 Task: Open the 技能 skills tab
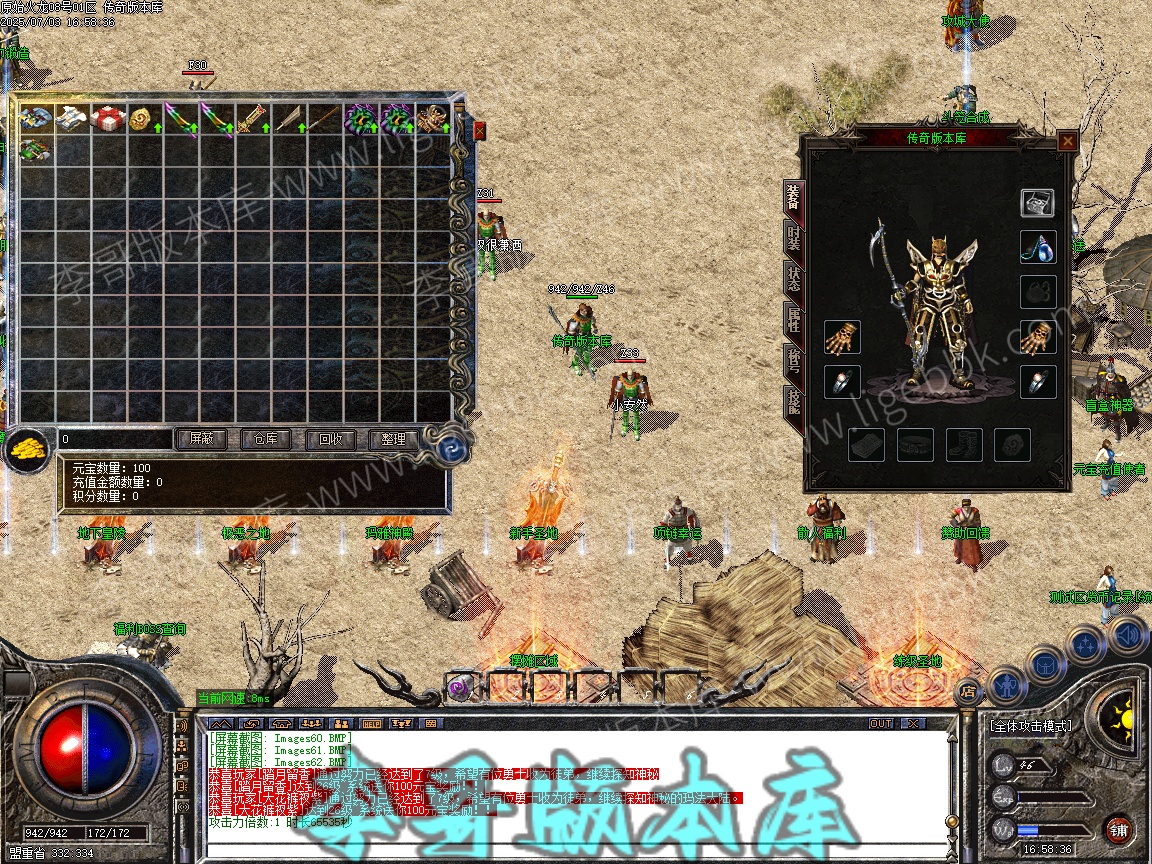[x=793, y=403]
